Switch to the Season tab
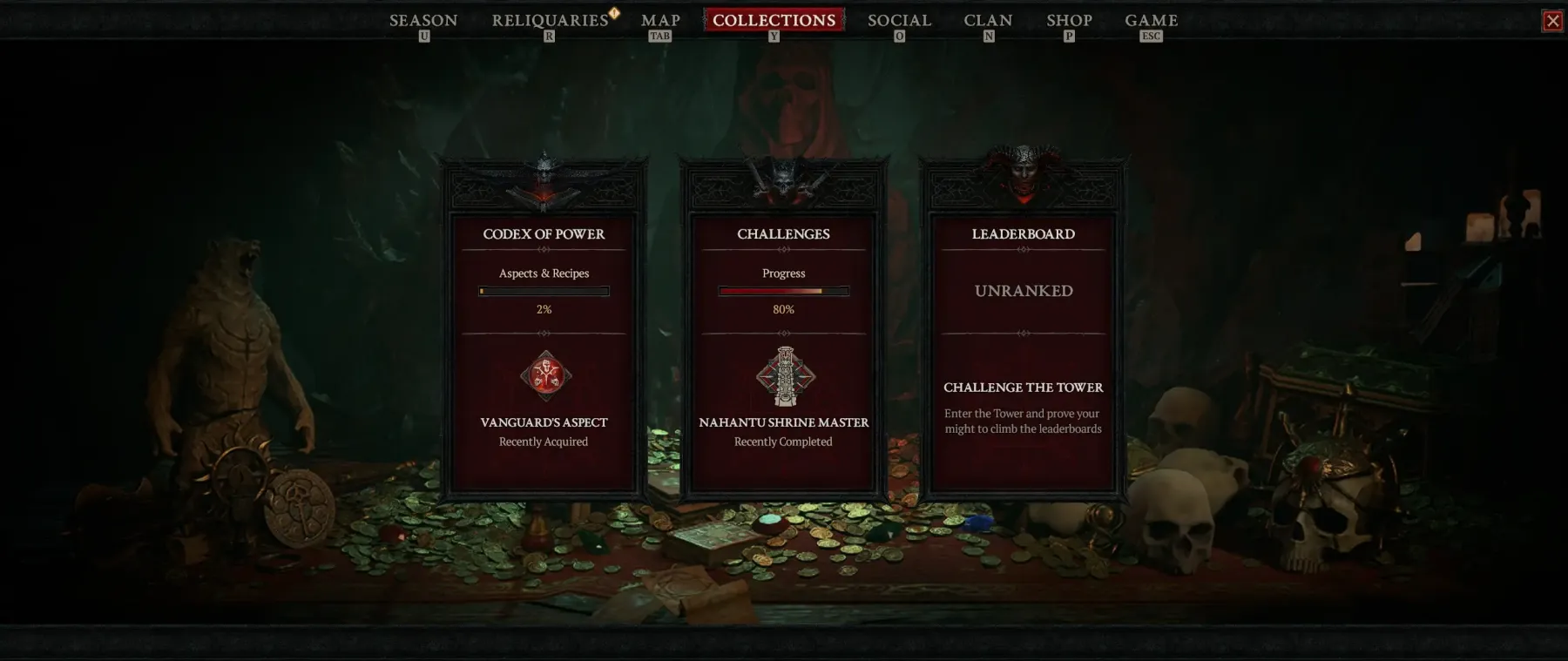The image size is (1568, 661). click(x=423, y=20)
